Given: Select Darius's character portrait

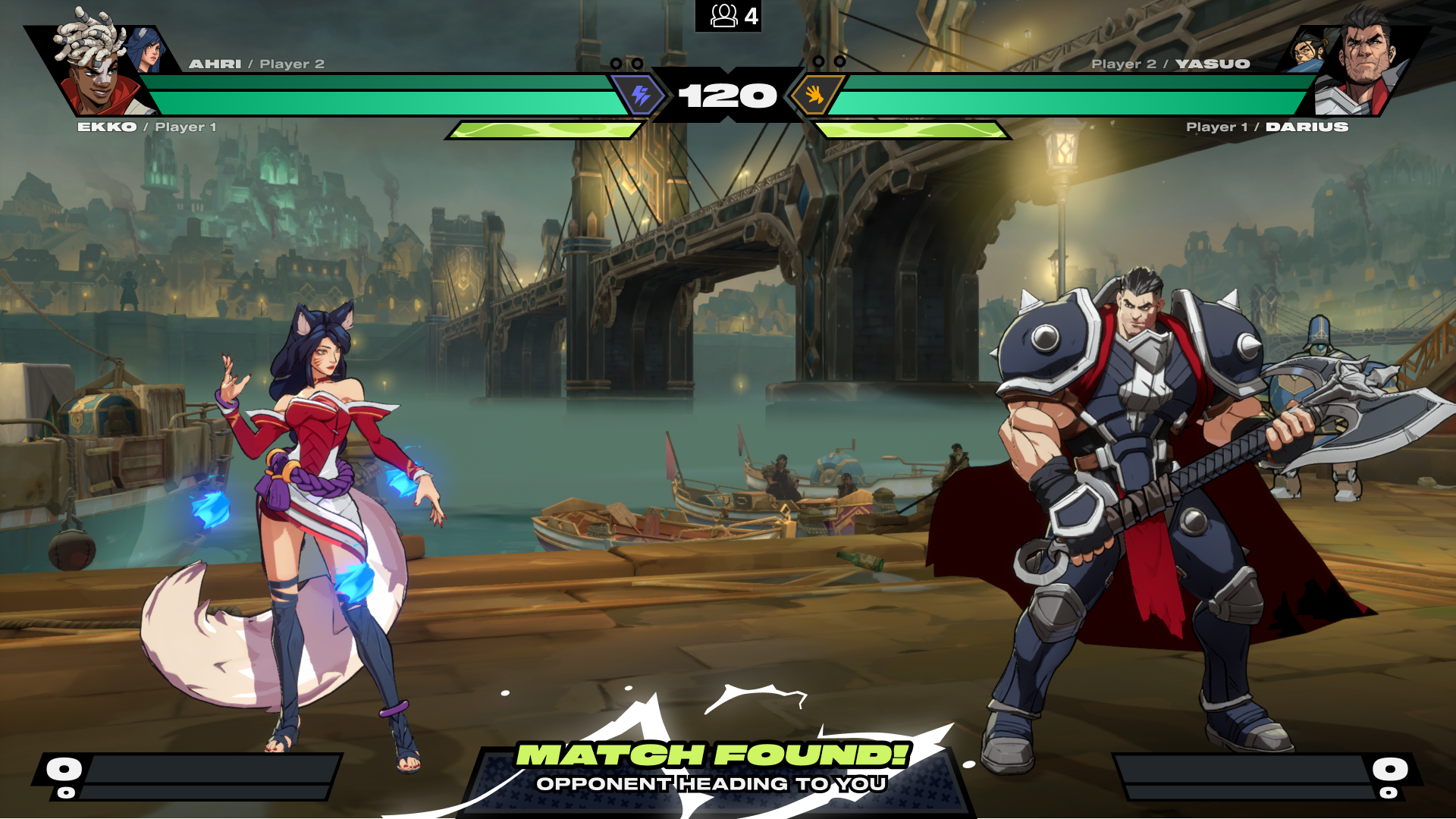Looking at the screenshot, I should pyautogui.click(x=1362, y=64).
